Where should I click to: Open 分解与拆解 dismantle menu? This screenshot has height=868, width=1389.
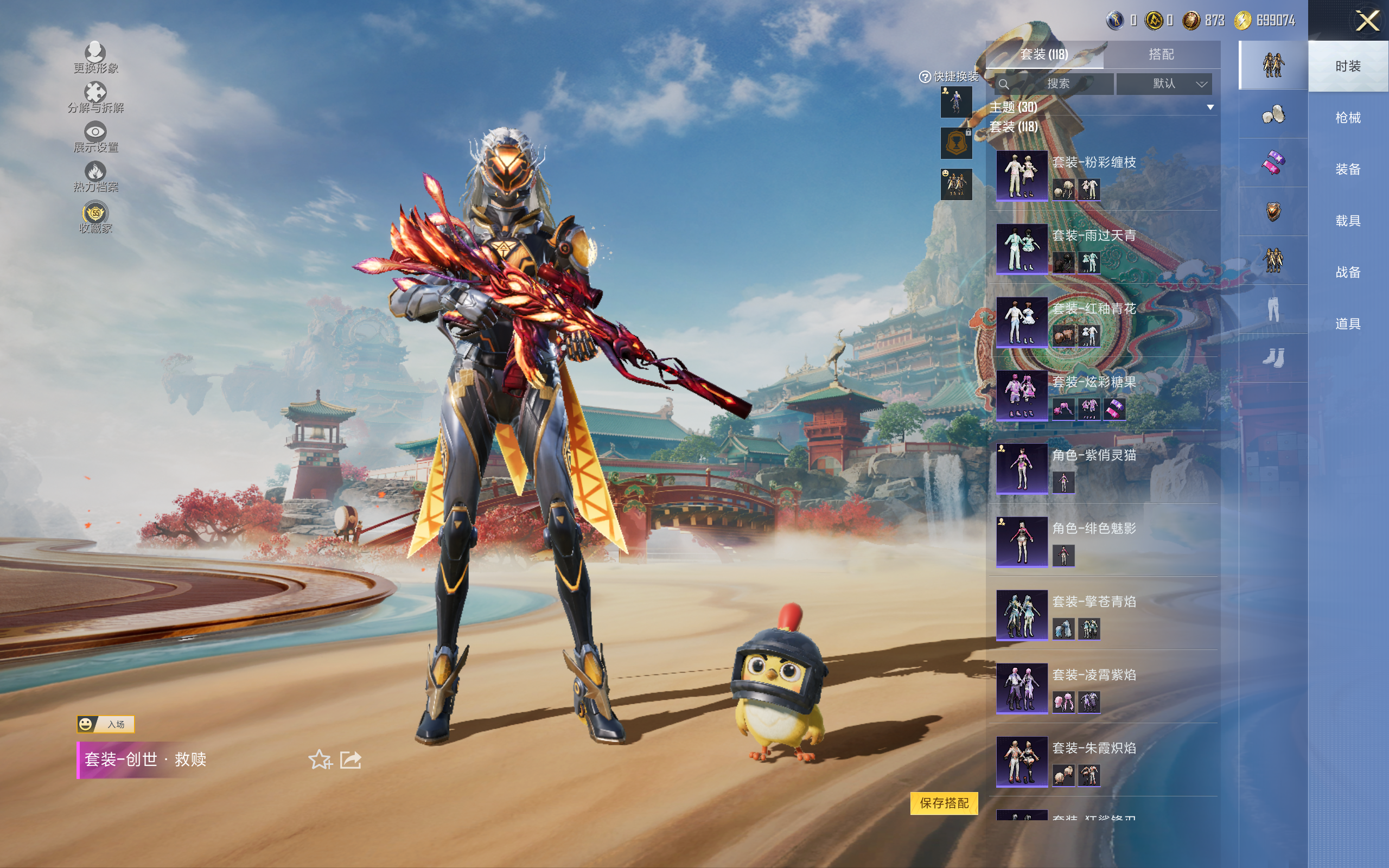95,97
